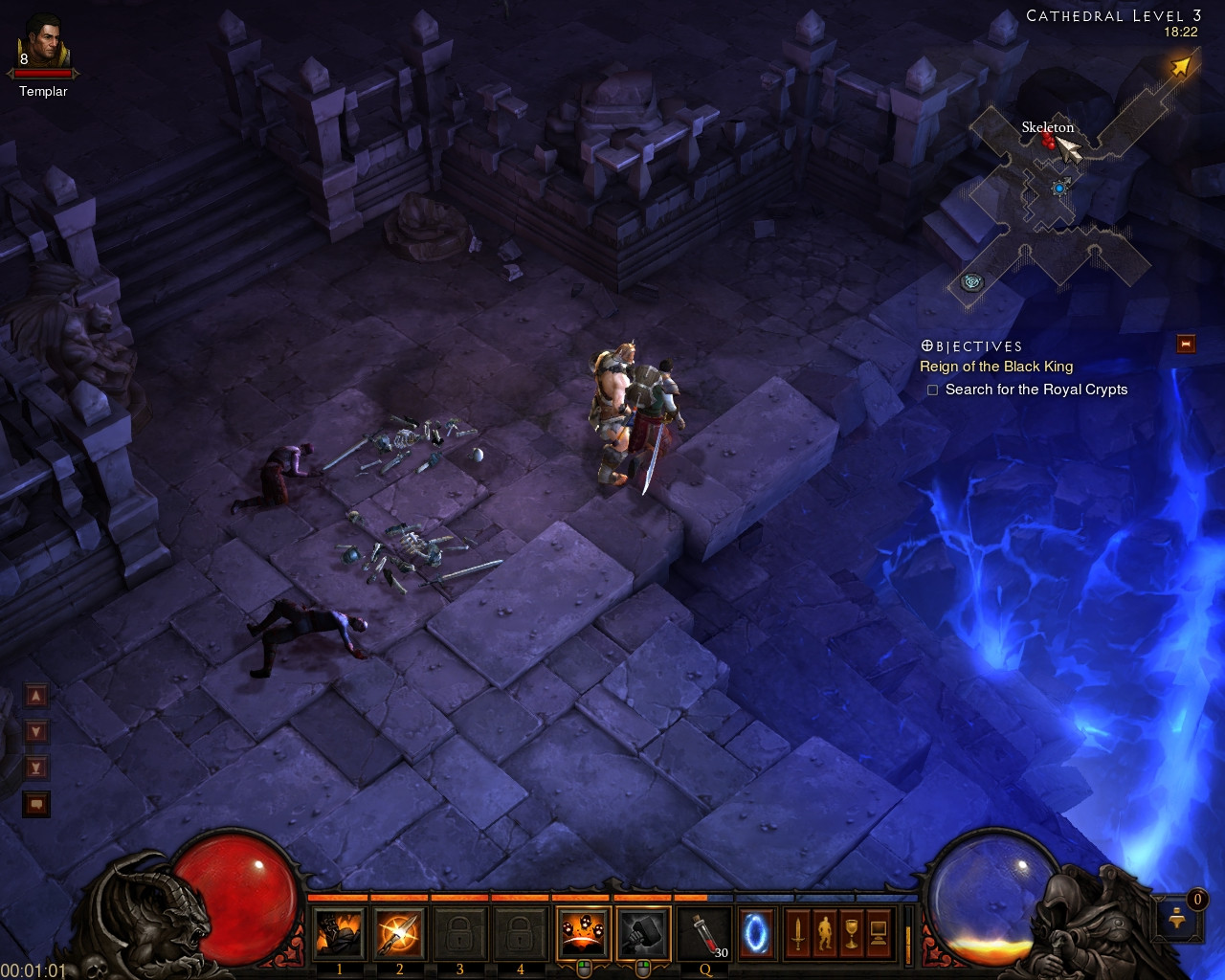This screenshot has height=980, width=1225.
Task: Select the Reign of the Black King quest
Action: point(996,367)
